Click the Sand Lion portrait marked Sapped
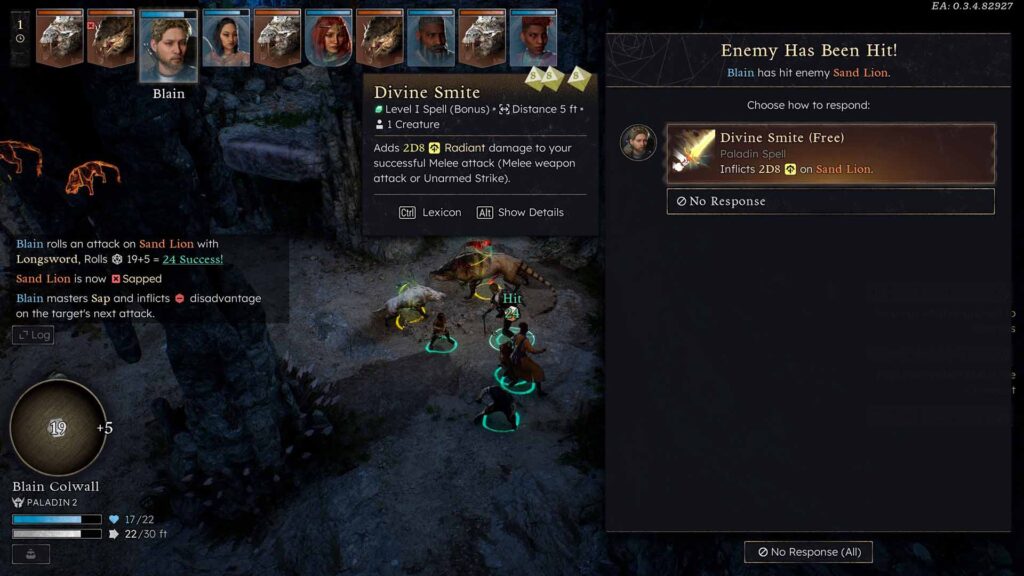The image size is (1024, 576). click(110, 39)
